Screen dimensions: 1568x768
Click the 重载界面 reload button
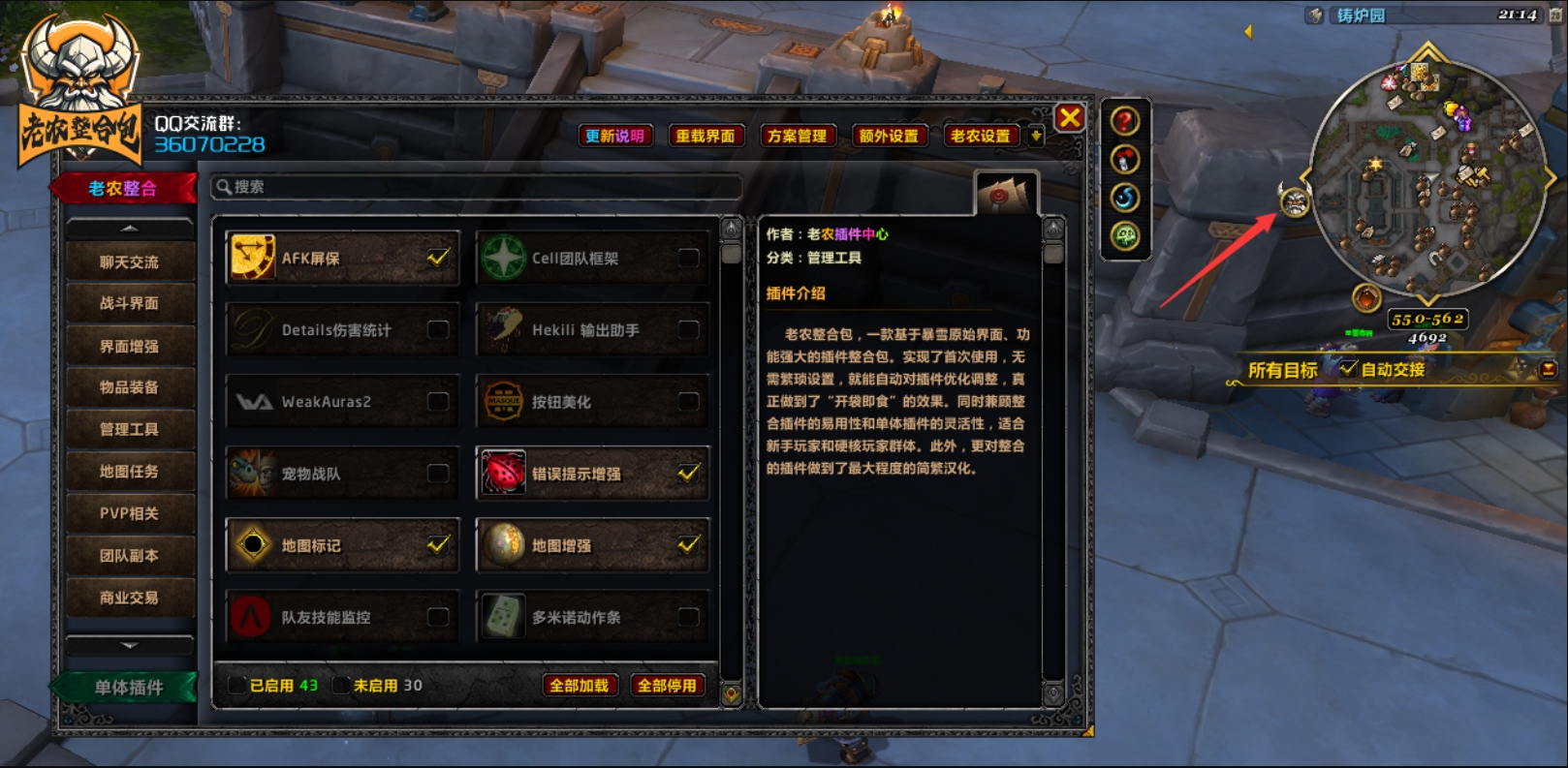[x=706, y=136]
